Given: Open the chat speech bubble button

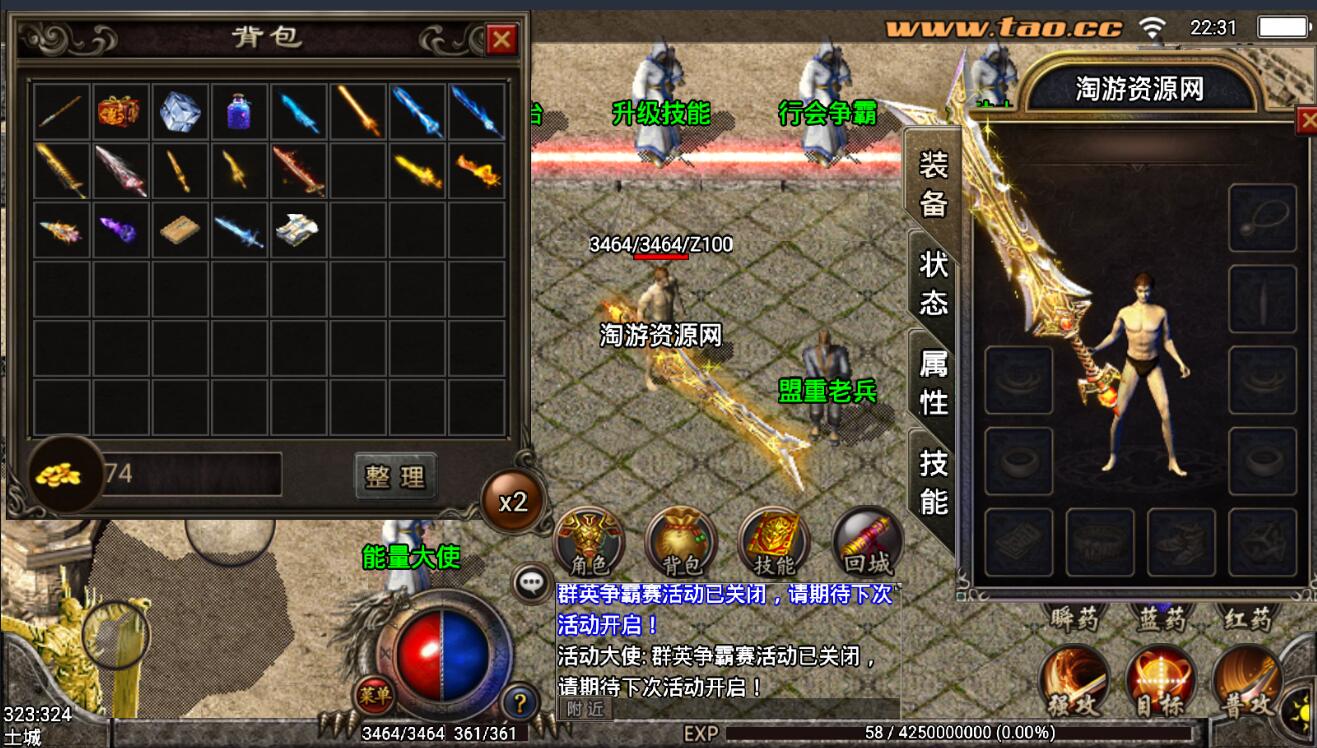Looking at the screenshot, I should (530, 583).
